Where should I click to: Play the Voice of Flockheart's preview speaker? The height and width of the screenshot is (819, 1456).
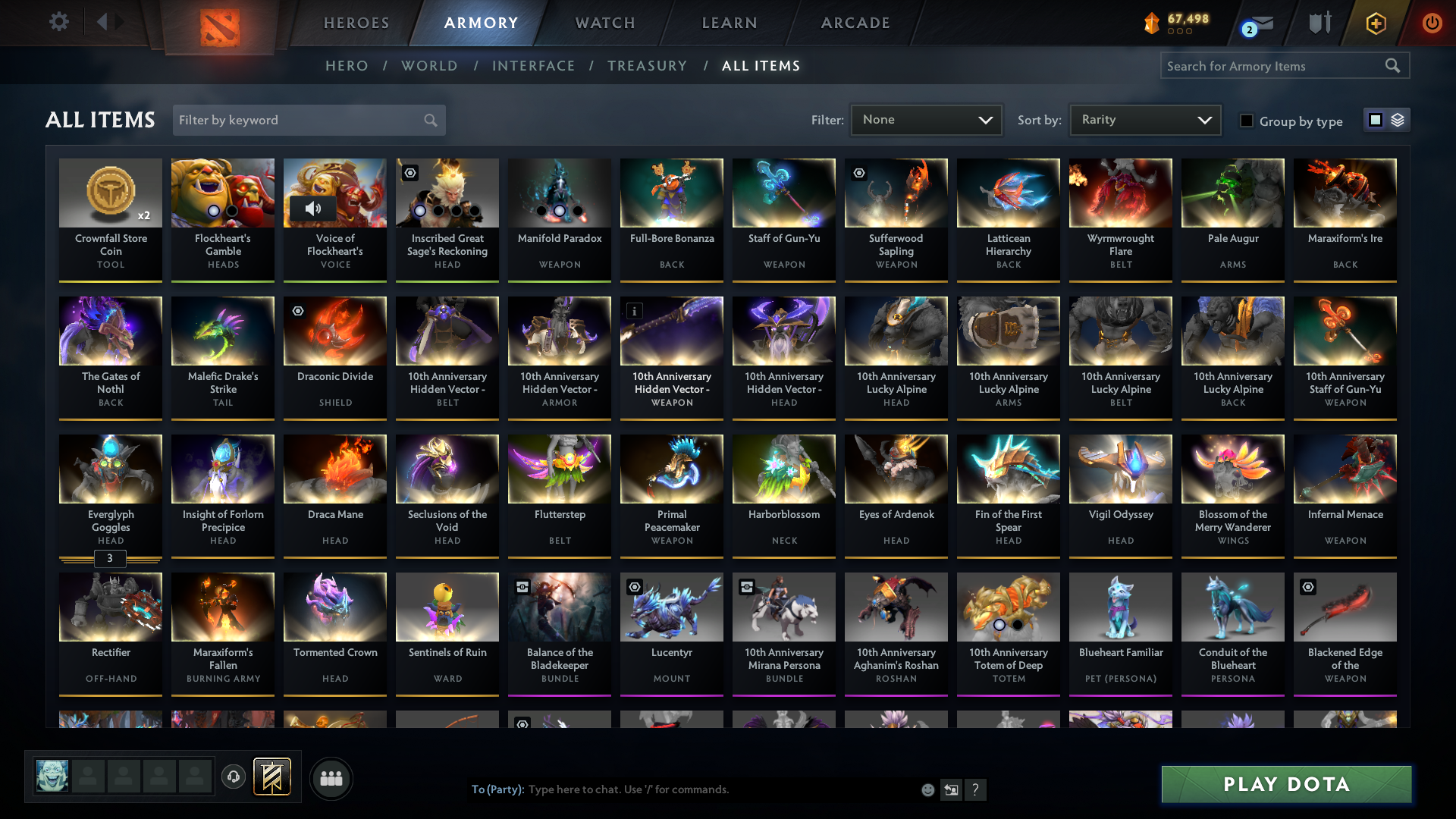(314, 209)
